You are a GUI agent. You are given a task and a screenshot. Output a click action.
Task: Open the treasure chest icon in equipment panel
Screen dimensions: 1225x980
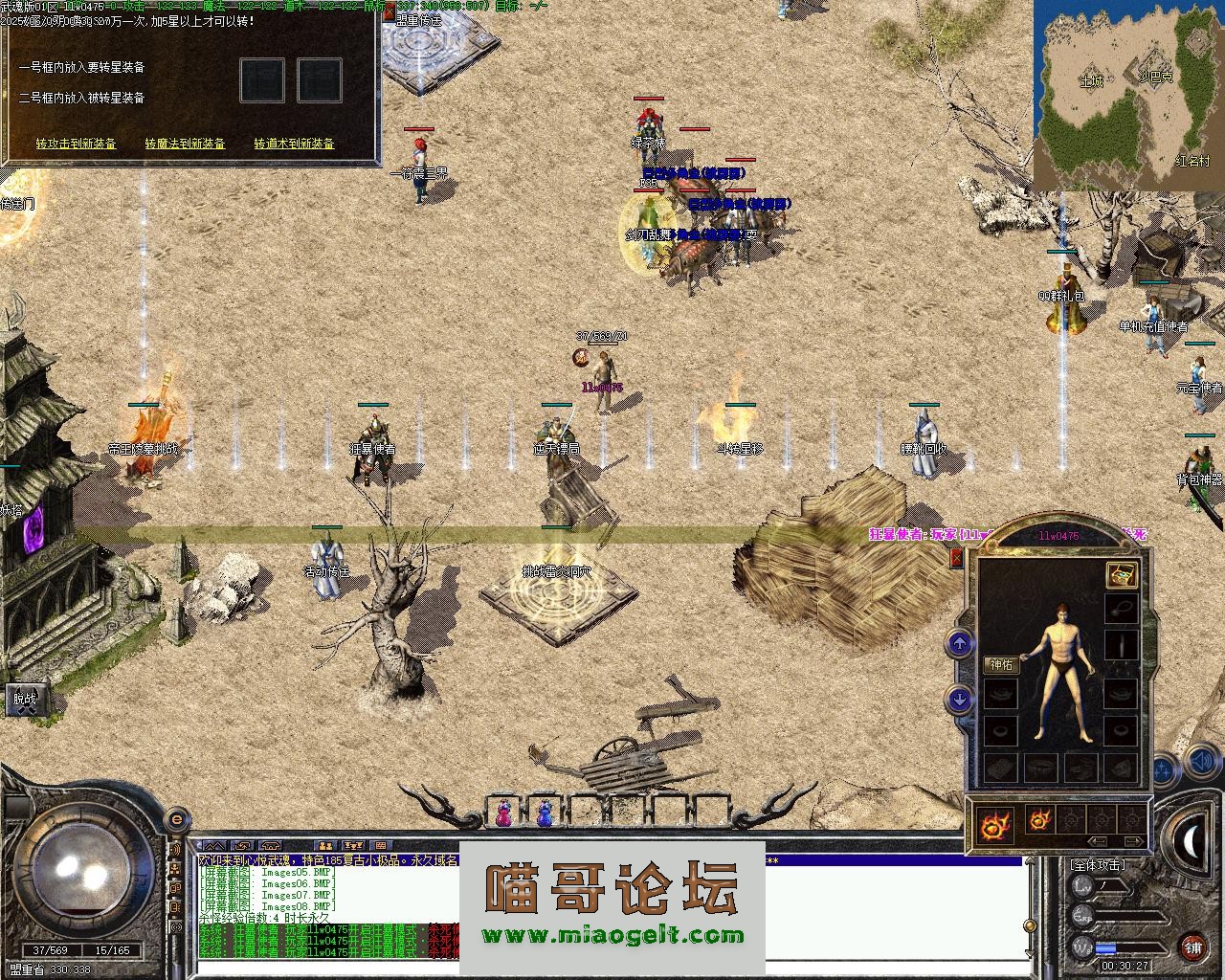1122,574
